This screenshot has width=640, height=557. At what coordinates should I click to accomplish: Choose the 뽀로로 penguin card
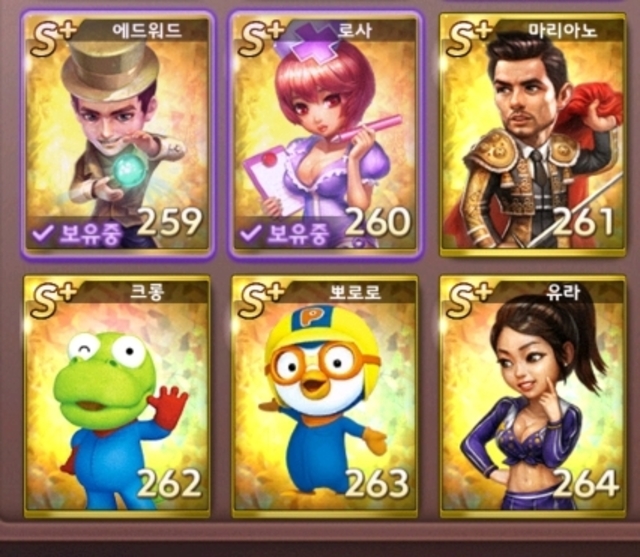(x=324, y=395)
